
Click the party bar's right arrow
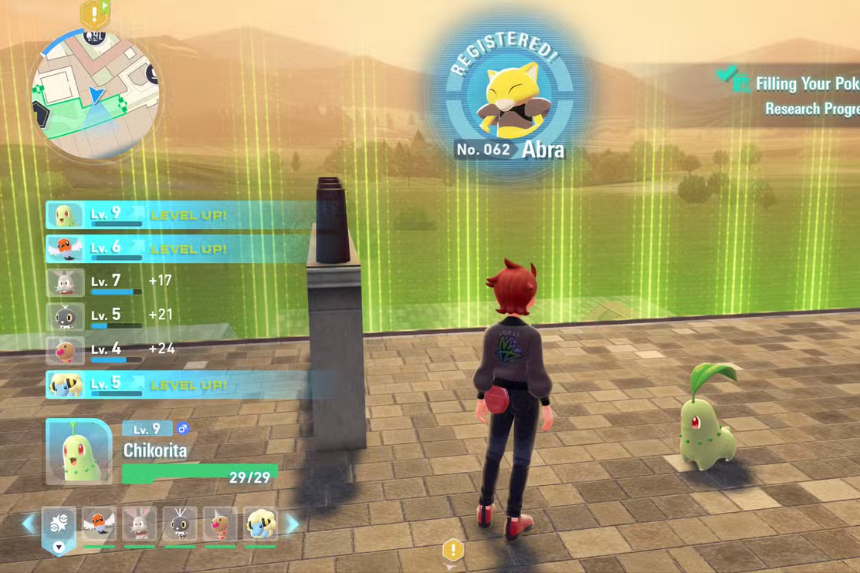292,524
